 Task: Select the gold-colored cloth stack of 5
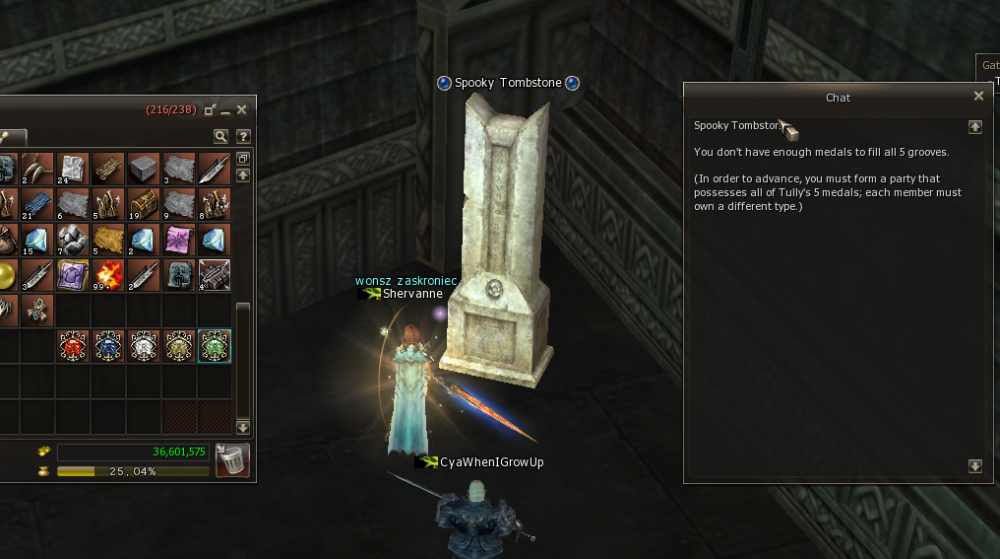(109, 240)
